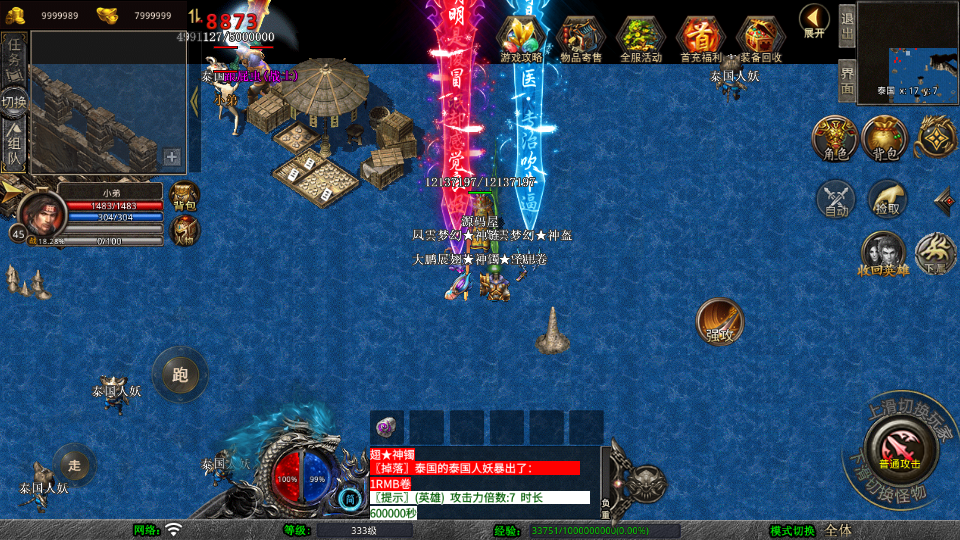Open the 装备回收 equipment recycle chest
The height and width of the screenshot is (540, 960).
(759, 38)
